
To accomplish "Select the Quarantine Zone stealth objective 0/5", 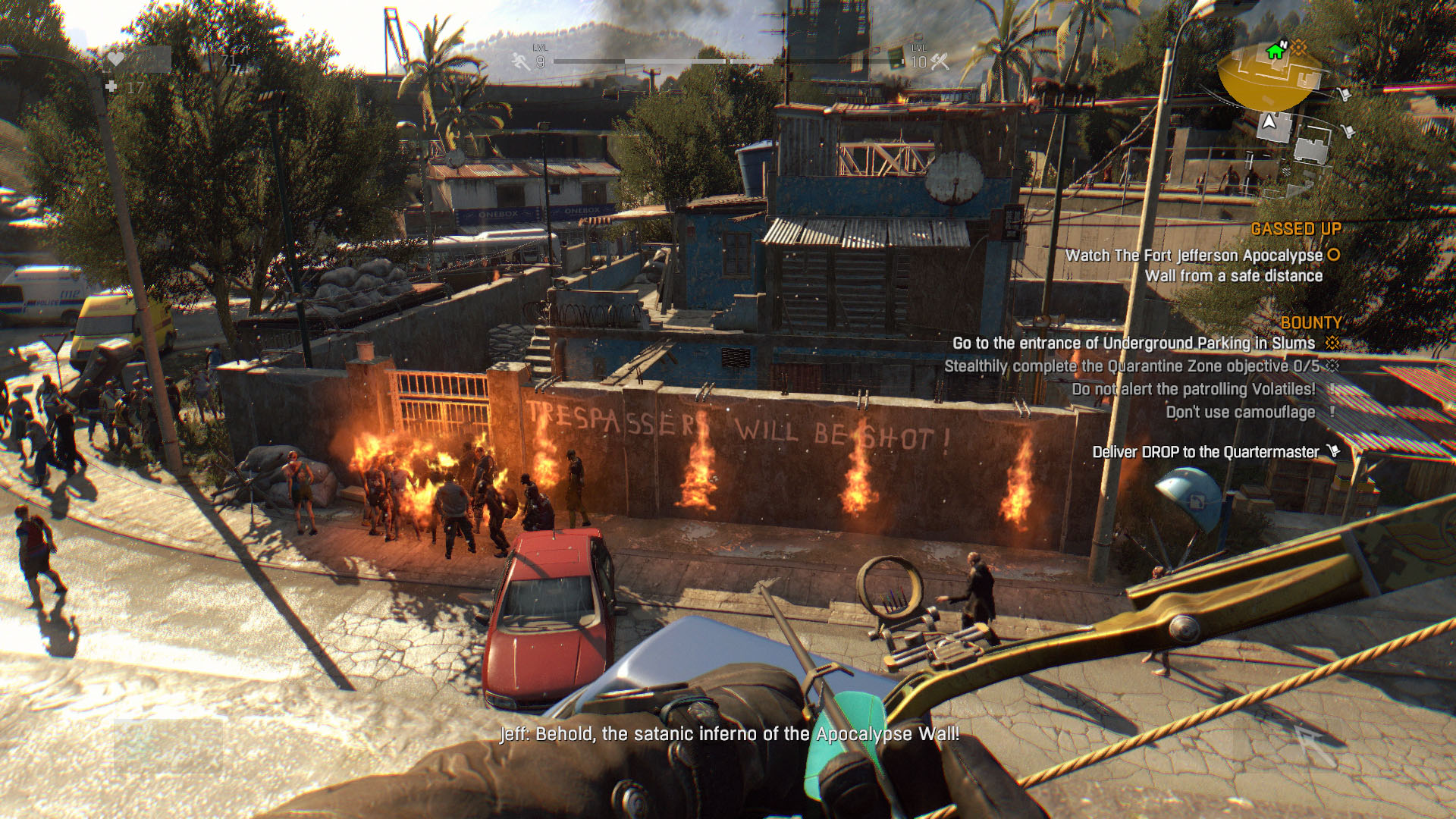I will pyautogui.click(x=1131, y=366).
